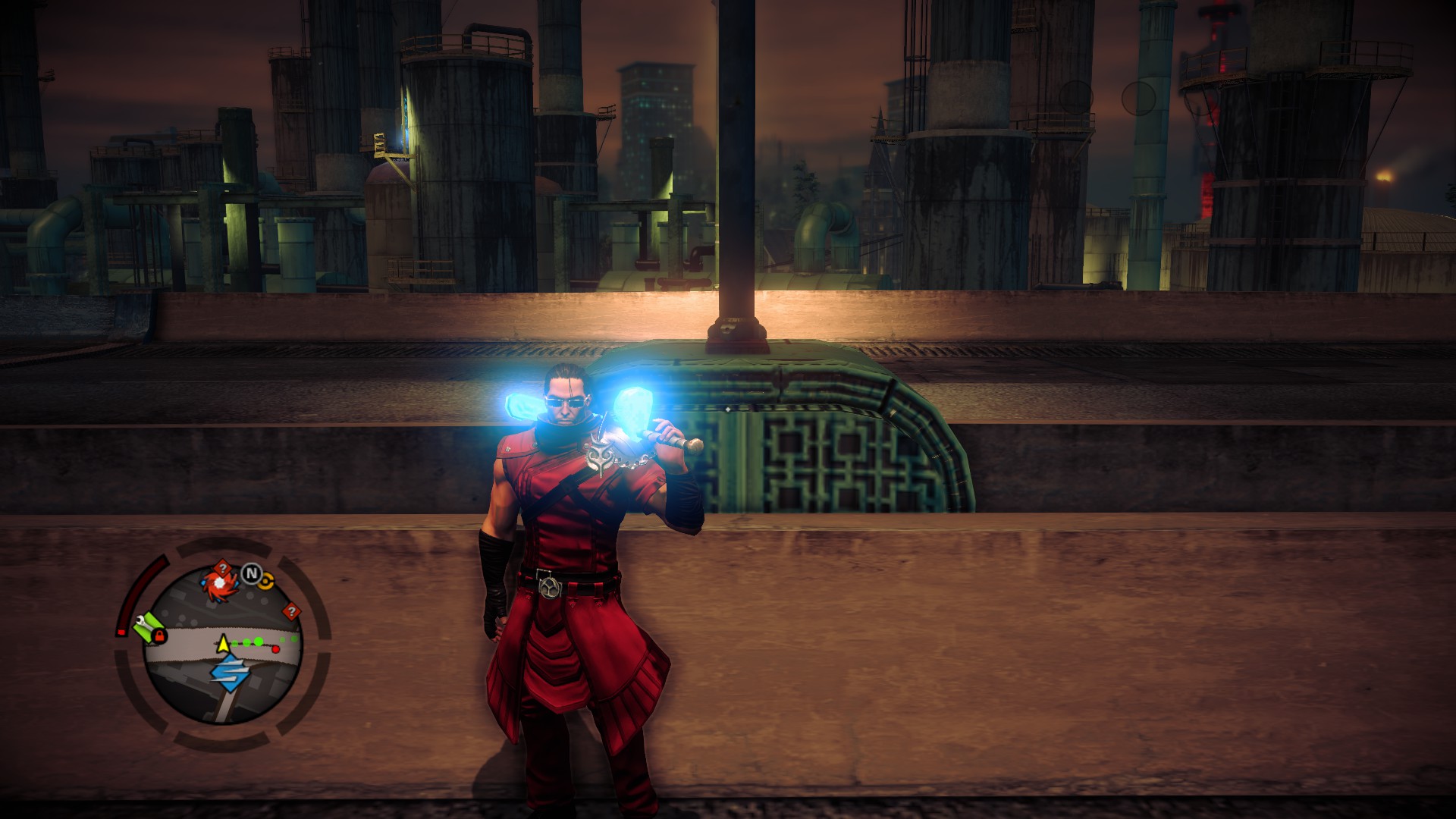Select the blue diamond speed marker
This screenshot has width=1456, height=819.
tap(229, 672)
